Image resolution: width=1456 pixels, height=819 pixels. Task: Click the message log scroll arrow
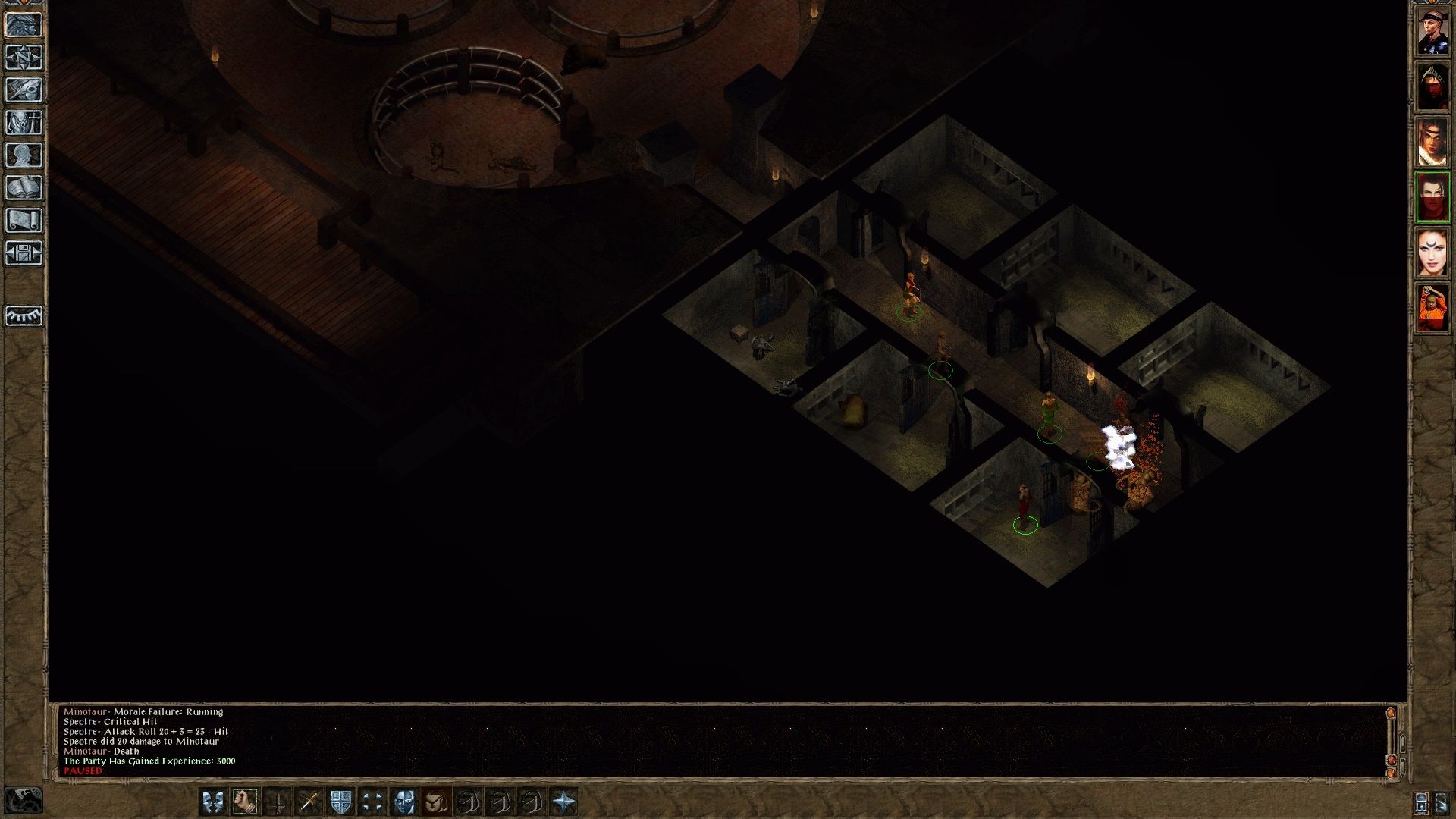pyautogui.click(x=1392, y=713)
